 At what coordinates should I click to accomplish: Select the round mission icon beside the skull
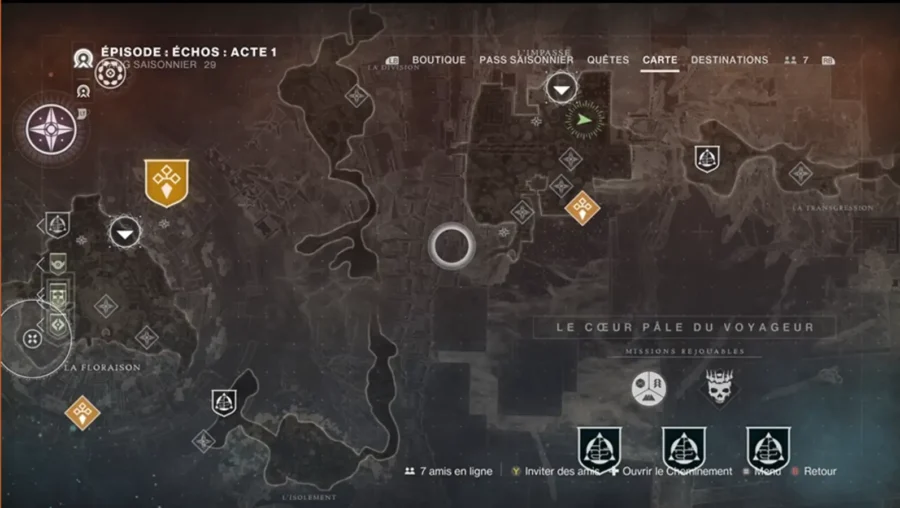648,388
